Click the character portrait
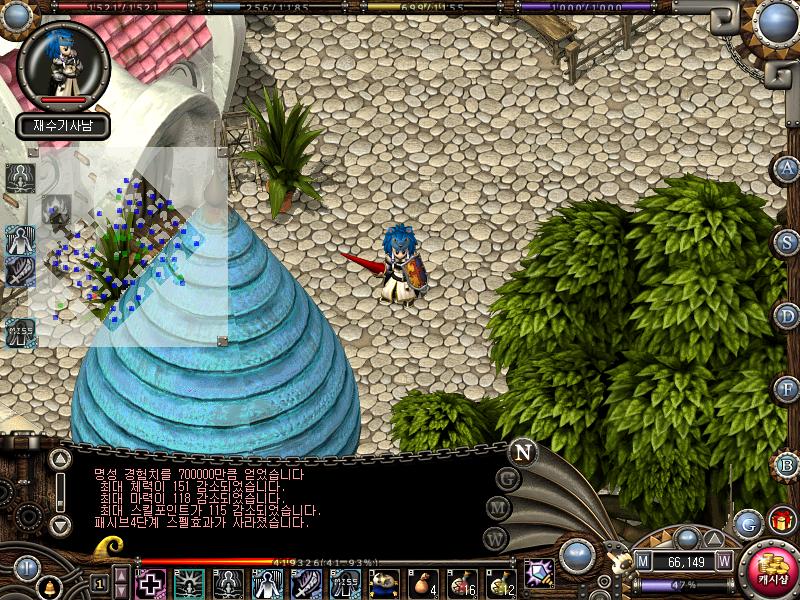The width and height of the screenshot is (800, 600). 64,64
